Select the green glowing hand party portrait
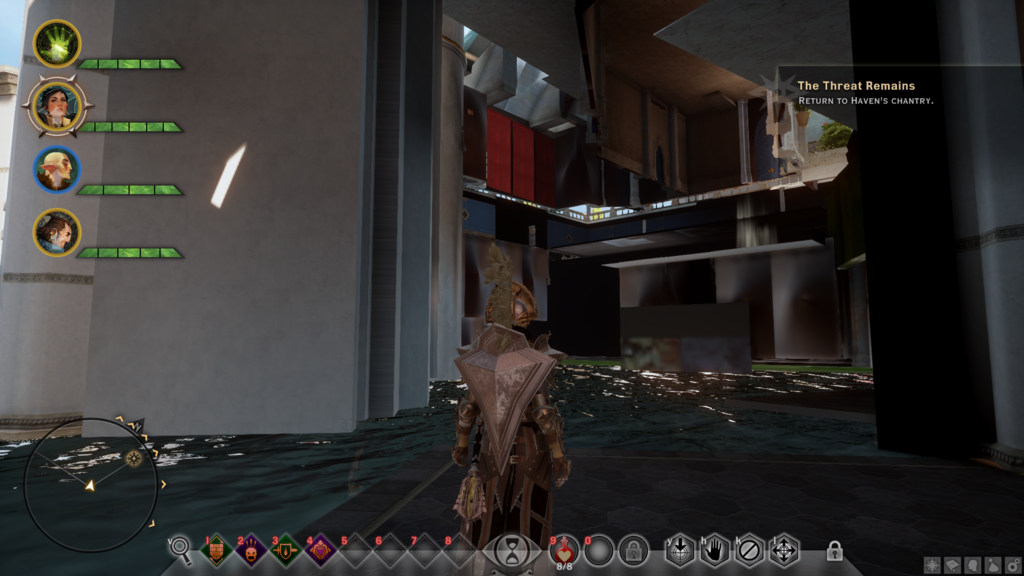Screen dimensions: 1024x576 pos(57,43)
